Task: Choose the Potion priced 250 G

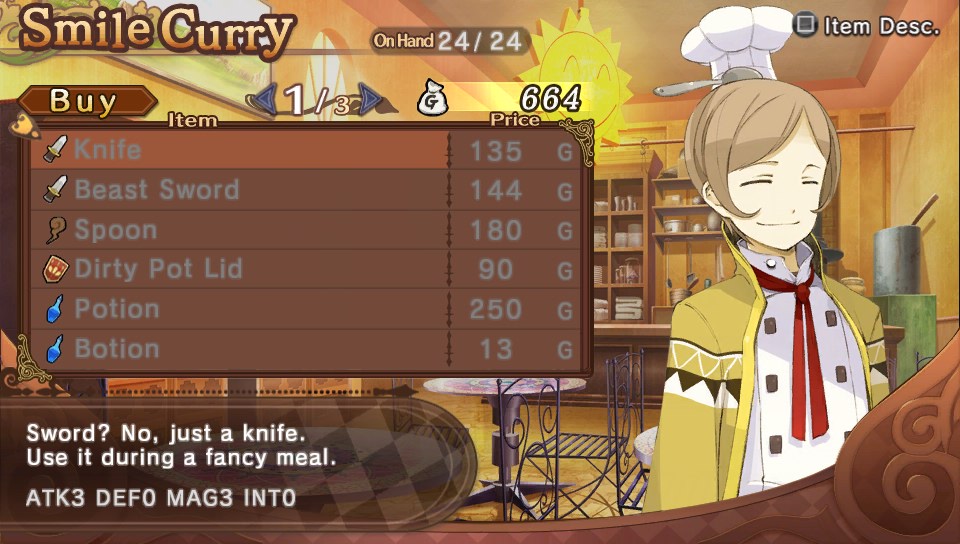Action: 300,309
